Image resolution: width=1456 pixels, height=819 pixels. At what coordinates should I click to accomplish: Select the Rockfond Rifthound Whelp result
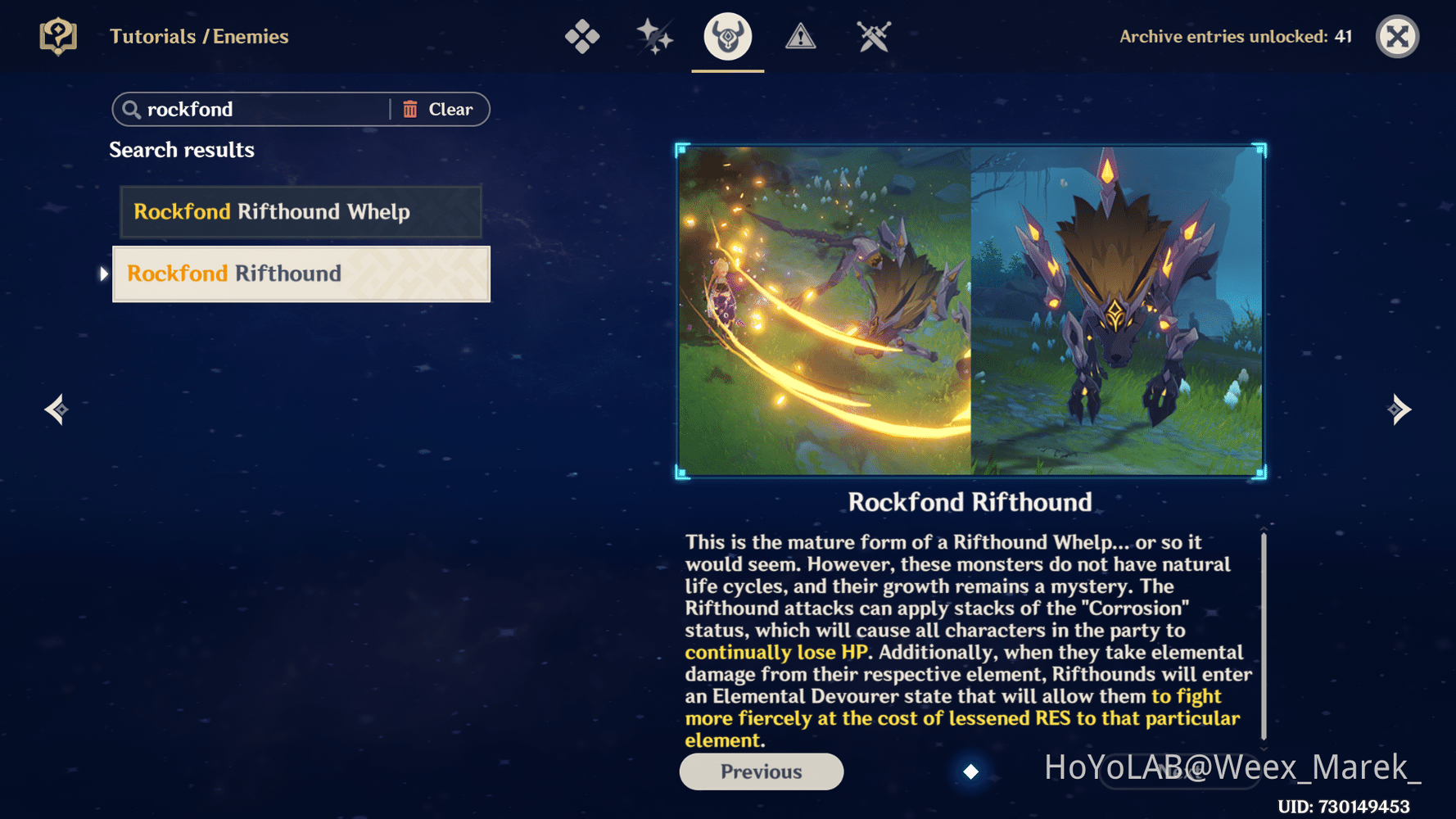[x=301, y=211]
